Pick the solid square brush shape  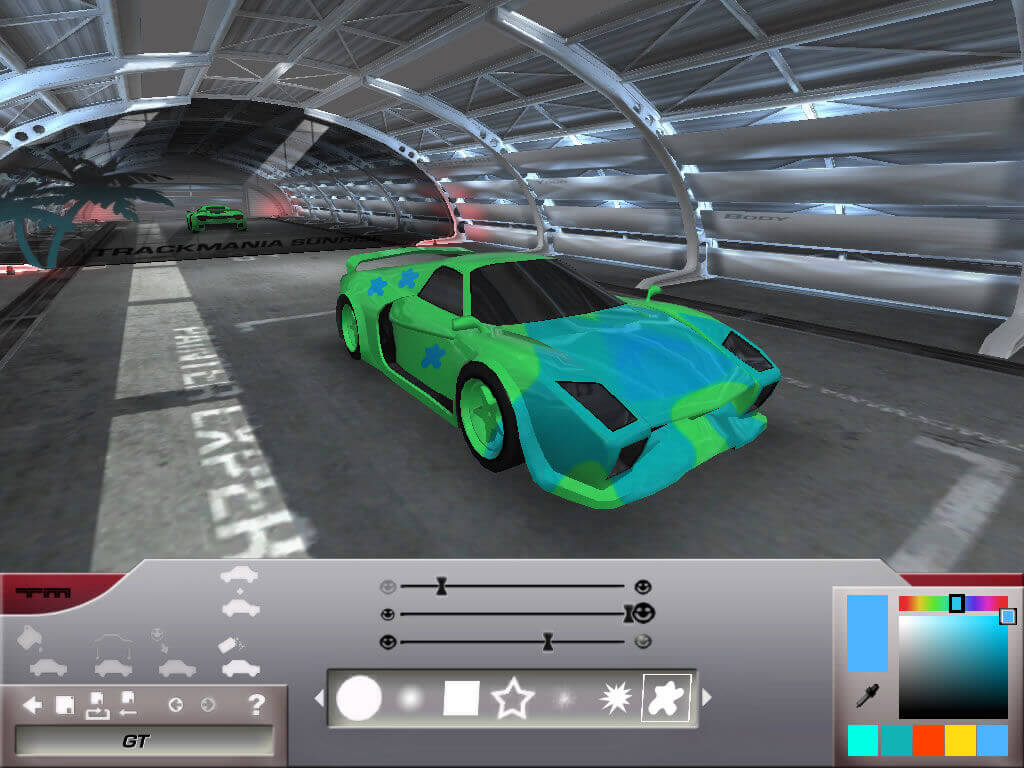[461, 698]
